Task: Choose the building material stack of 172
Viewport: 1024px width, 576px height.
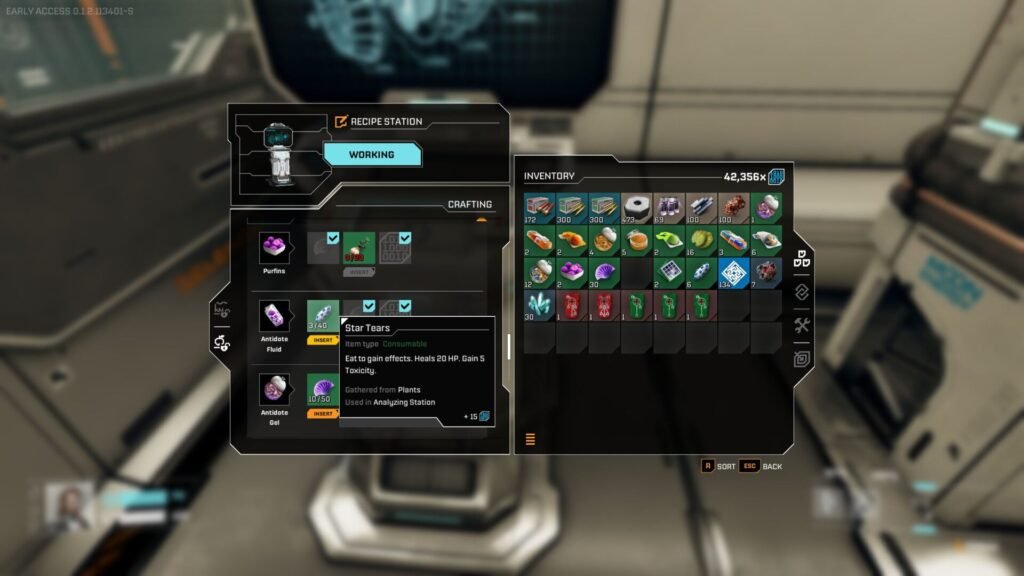Action: tap(540, 208)
